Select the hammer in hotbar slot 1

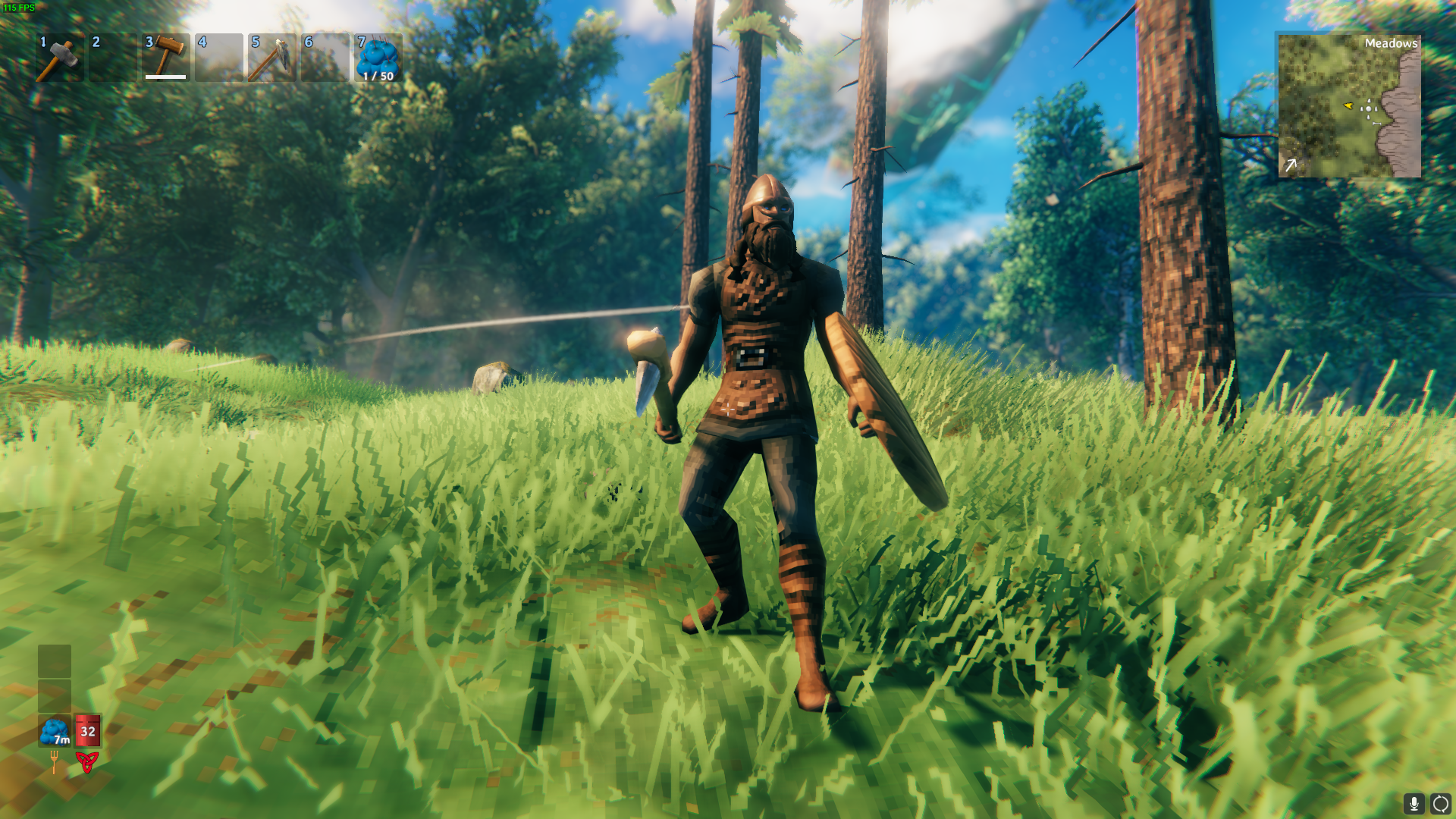click(59, 57)
